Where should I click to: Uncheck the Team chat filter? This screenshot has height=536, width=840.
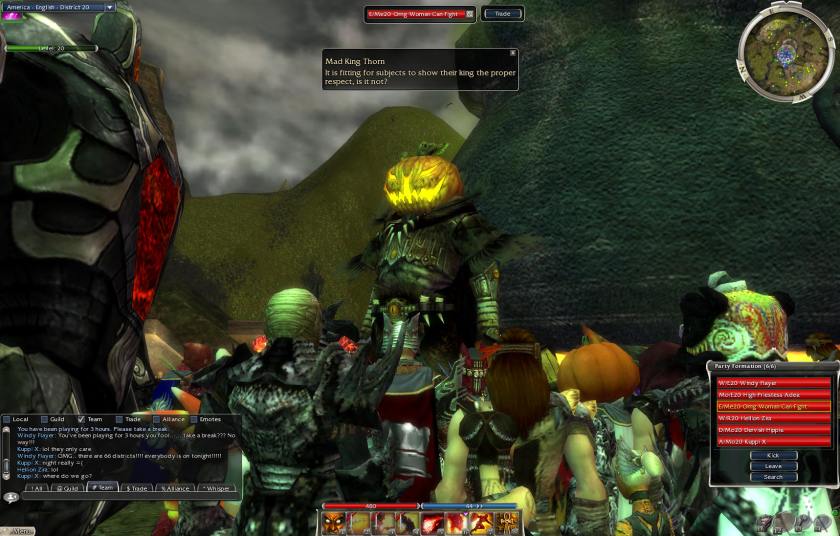(82, 419)
